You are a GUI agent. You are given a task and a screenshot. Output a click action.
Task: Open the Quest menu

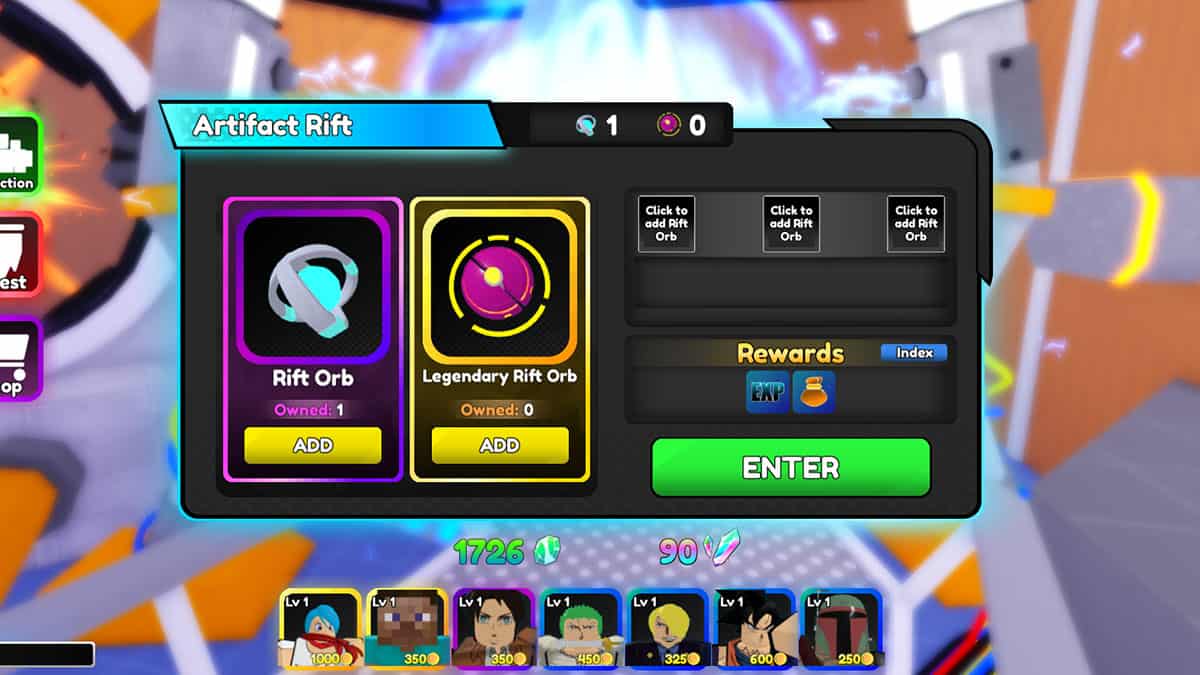point(17,255)
